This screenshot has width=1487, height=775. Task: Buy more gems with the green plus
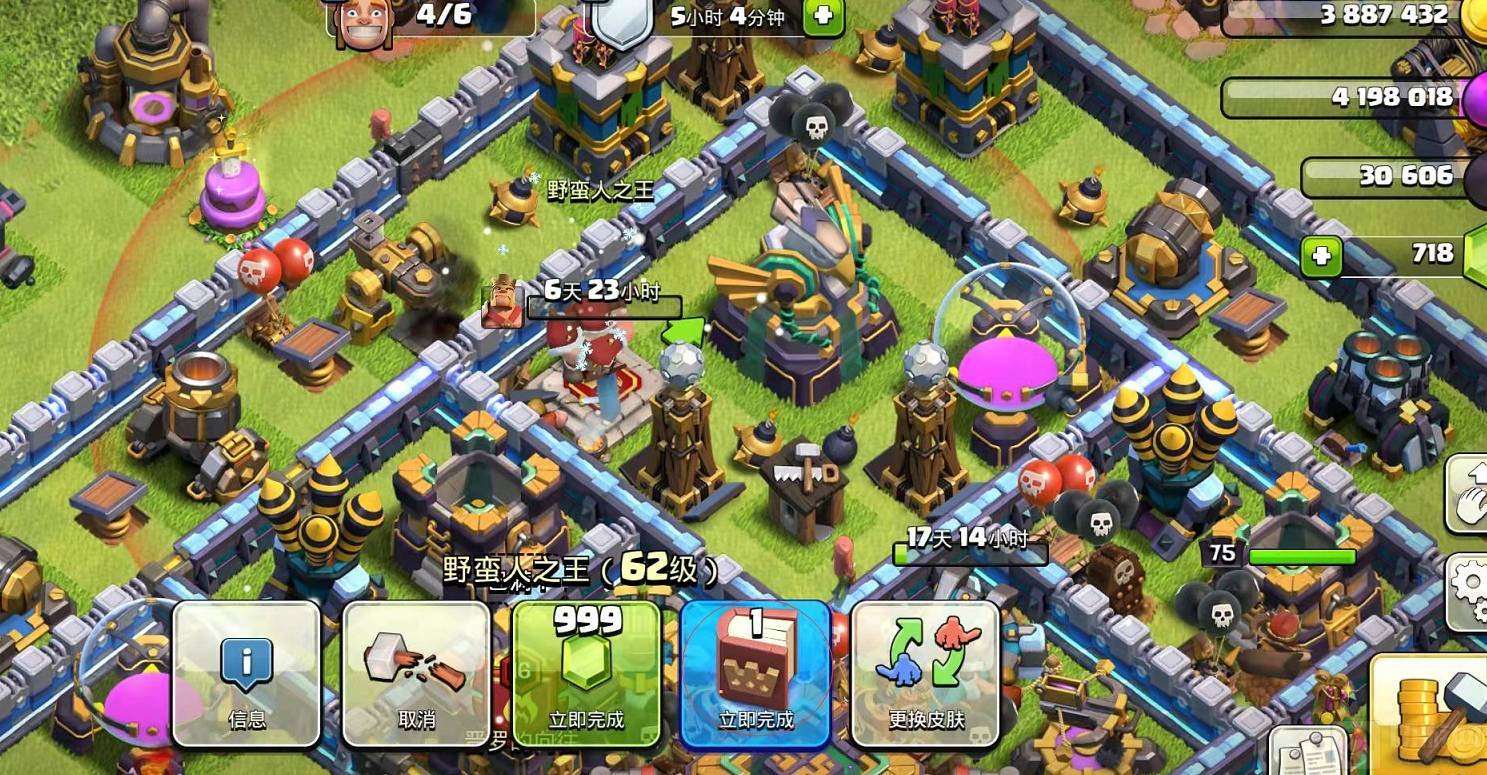click(1321, 256)
